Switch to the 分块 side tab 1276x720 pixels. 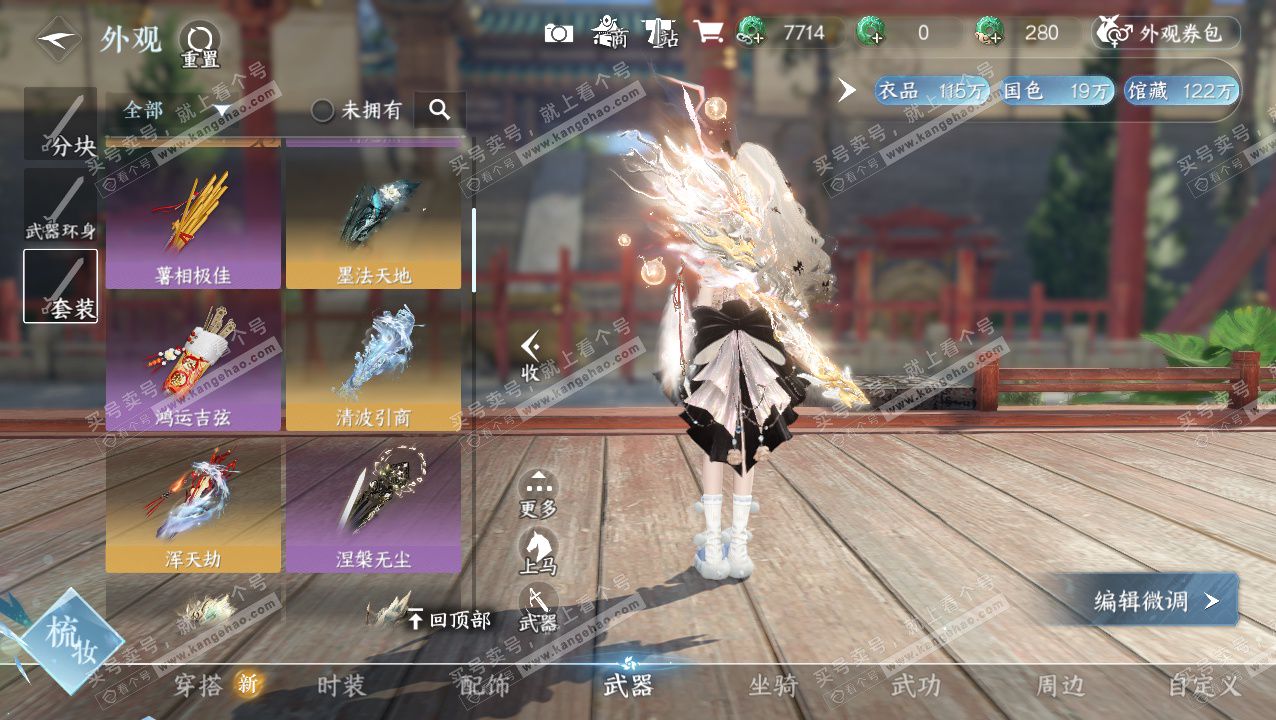coord(61,125)
